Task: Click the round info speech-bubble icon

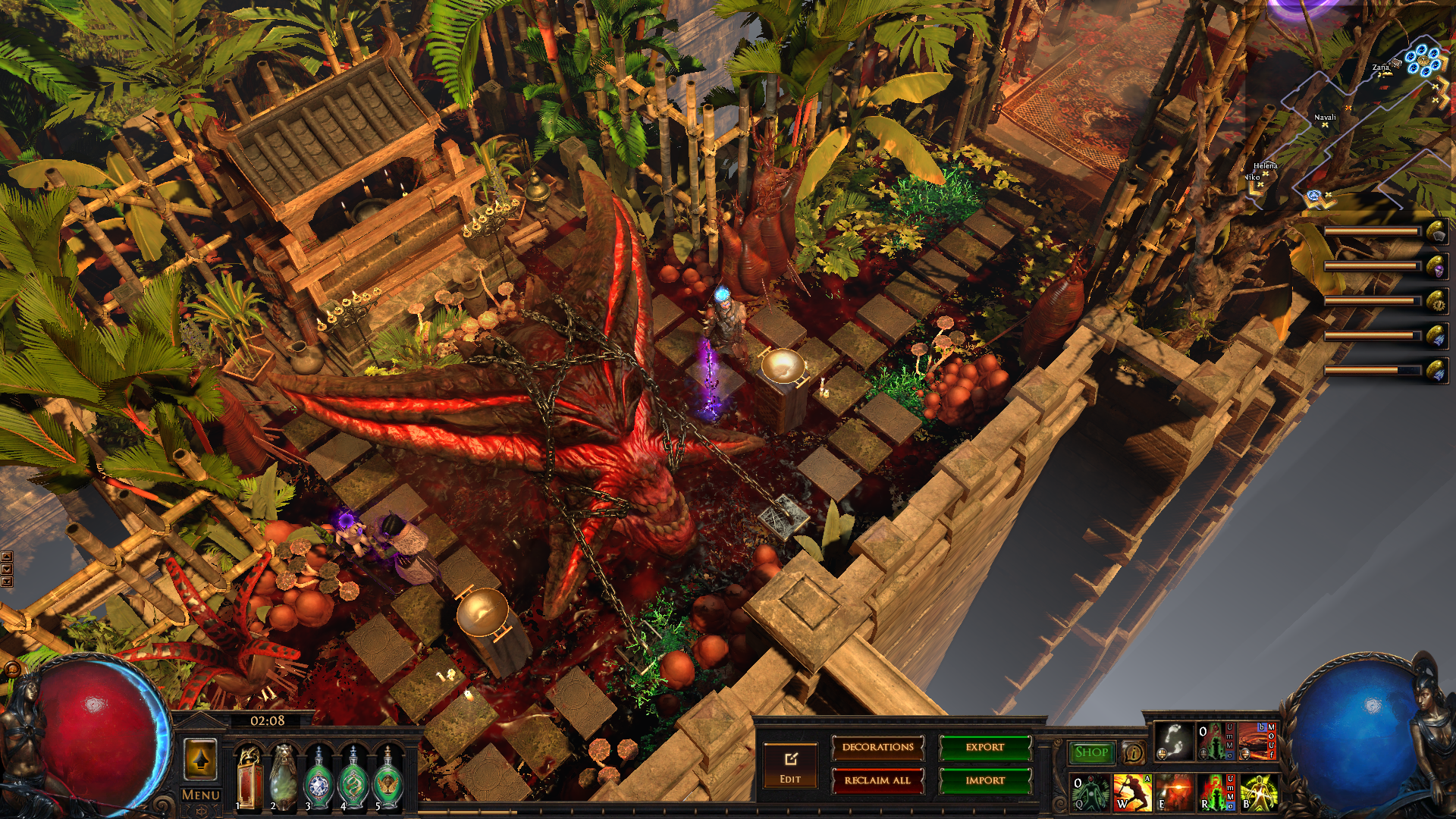Action: tap(1133, 752)
